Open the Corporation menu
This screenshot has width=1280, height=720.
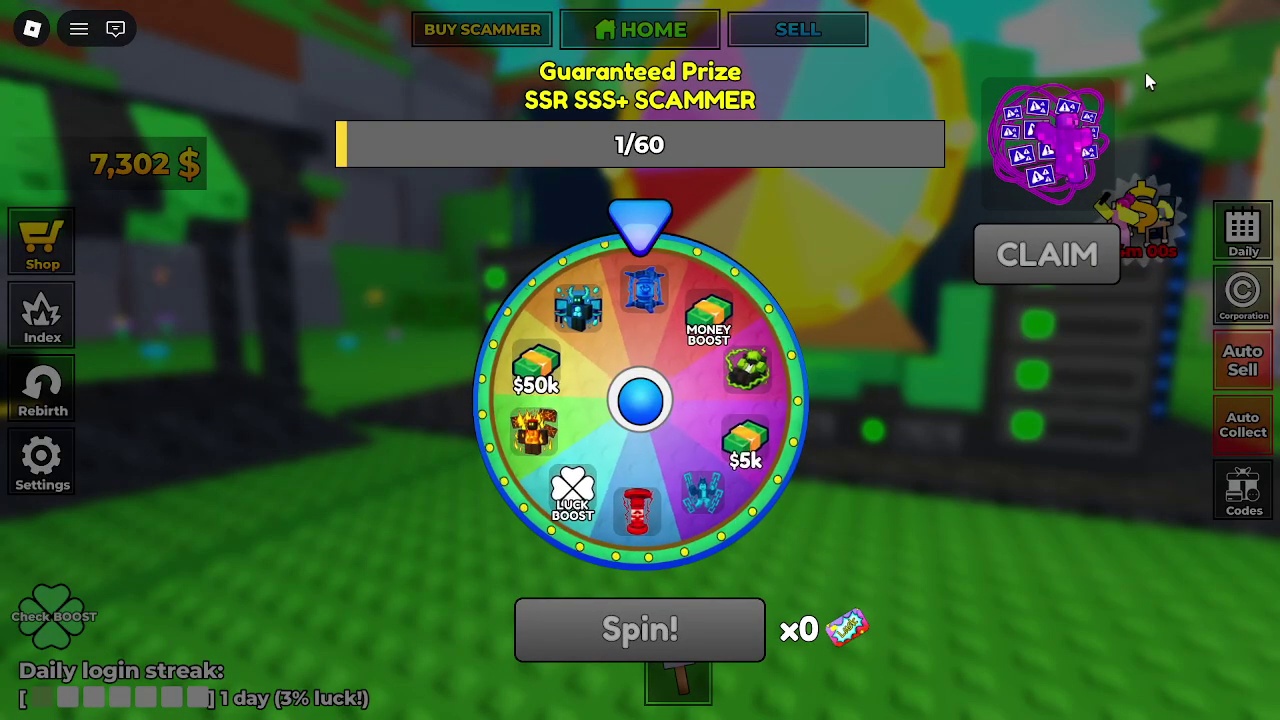[1243, 296]
